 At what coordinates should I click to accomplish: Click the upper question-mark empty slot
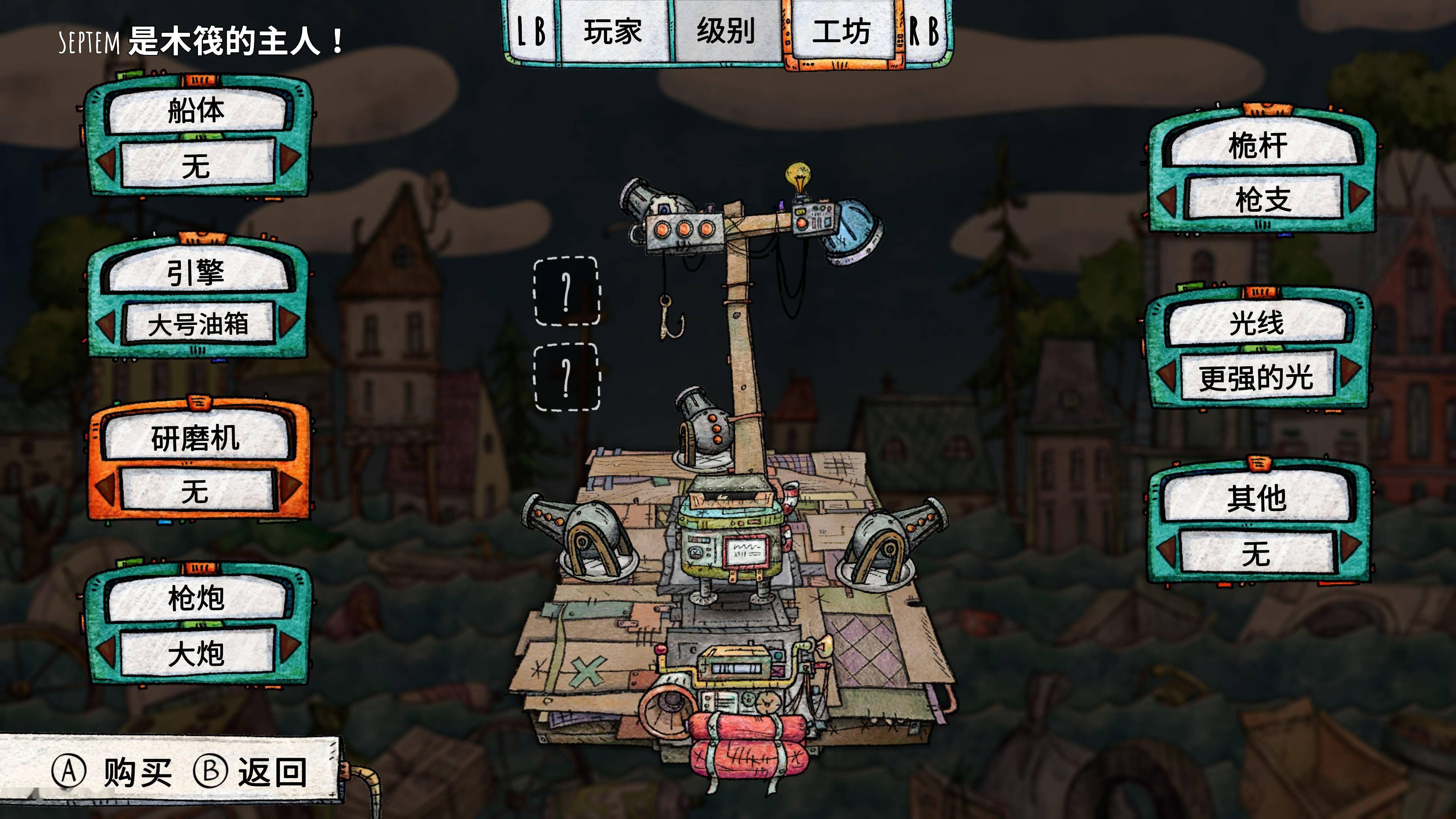pos(566,291)
